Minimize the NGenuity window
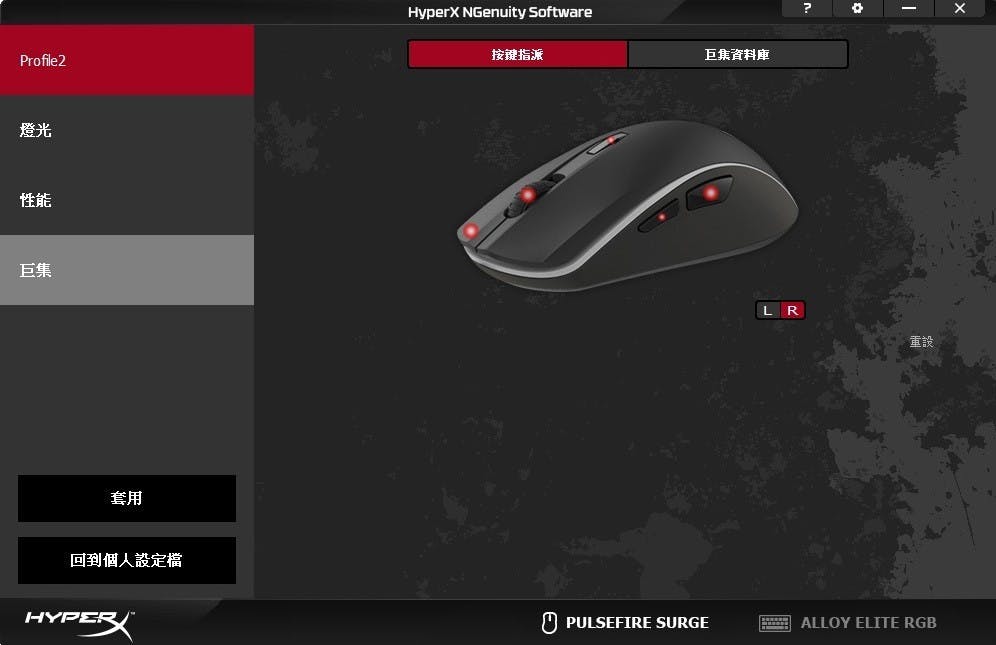Viewport: 996px width, 645px height. click(908, 9)
